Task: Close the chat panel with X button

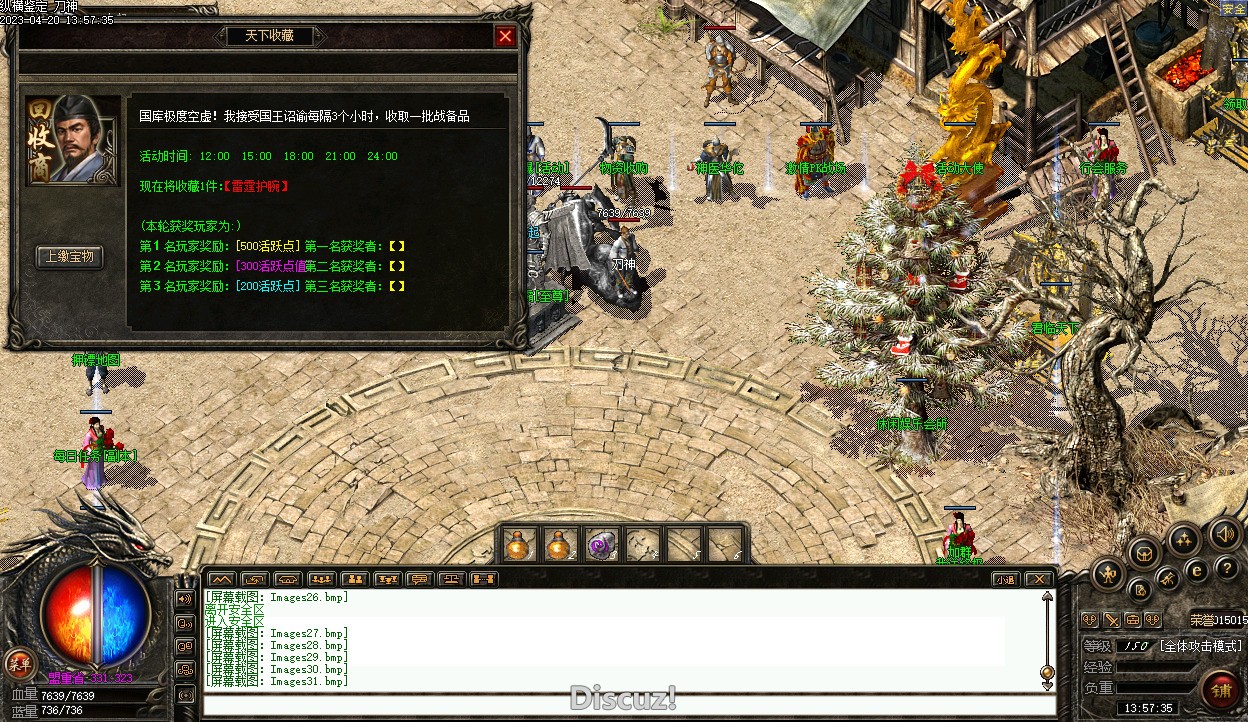Action: pos(1039,579)
